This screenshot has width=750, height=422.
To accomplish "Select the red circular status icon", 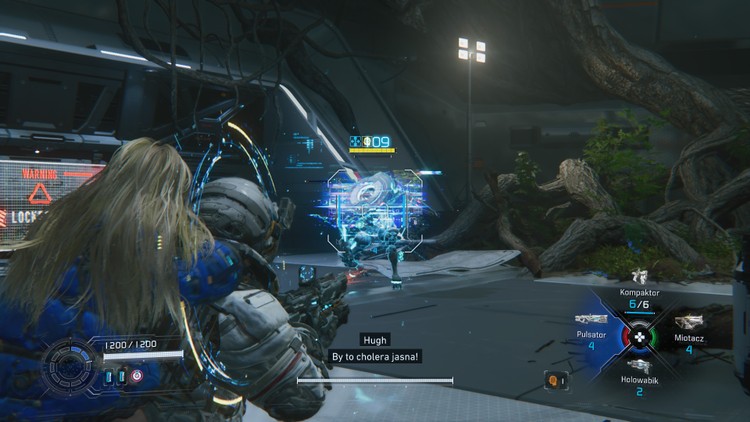I will pos(137,377).
